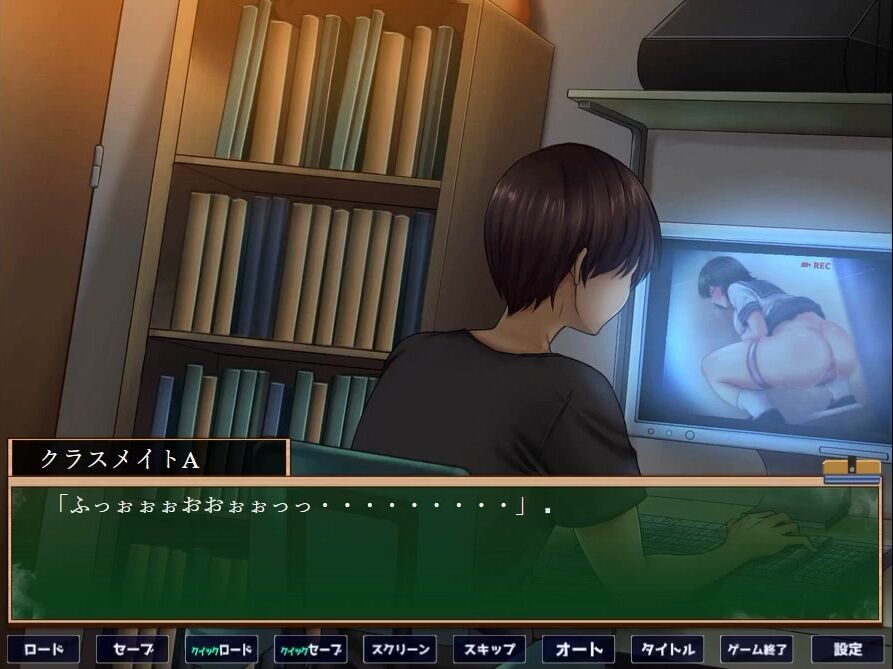Return to the title with タイトル

(x=667, y=649)
